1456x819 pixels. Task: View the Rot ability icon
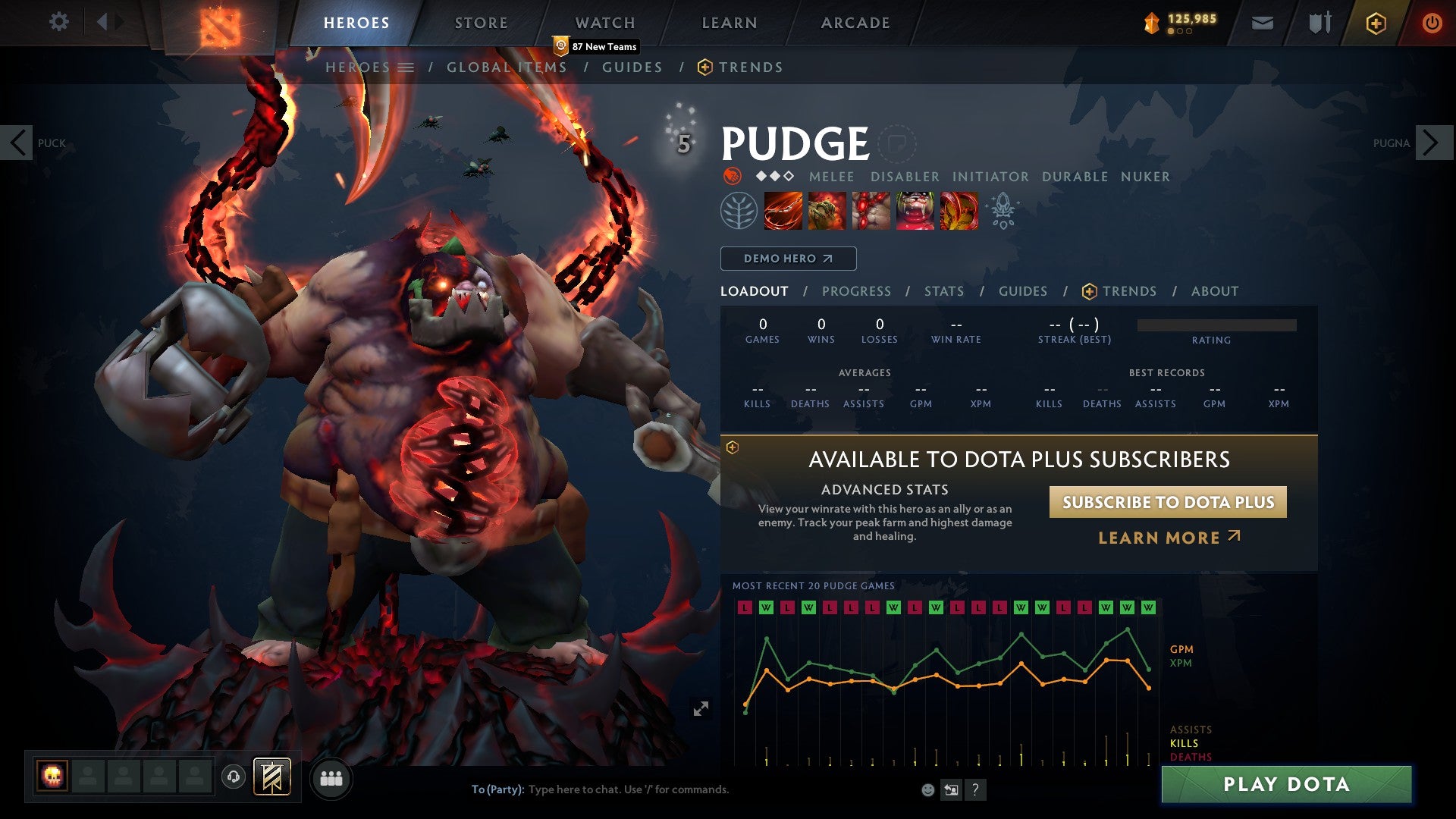point(826,211)
